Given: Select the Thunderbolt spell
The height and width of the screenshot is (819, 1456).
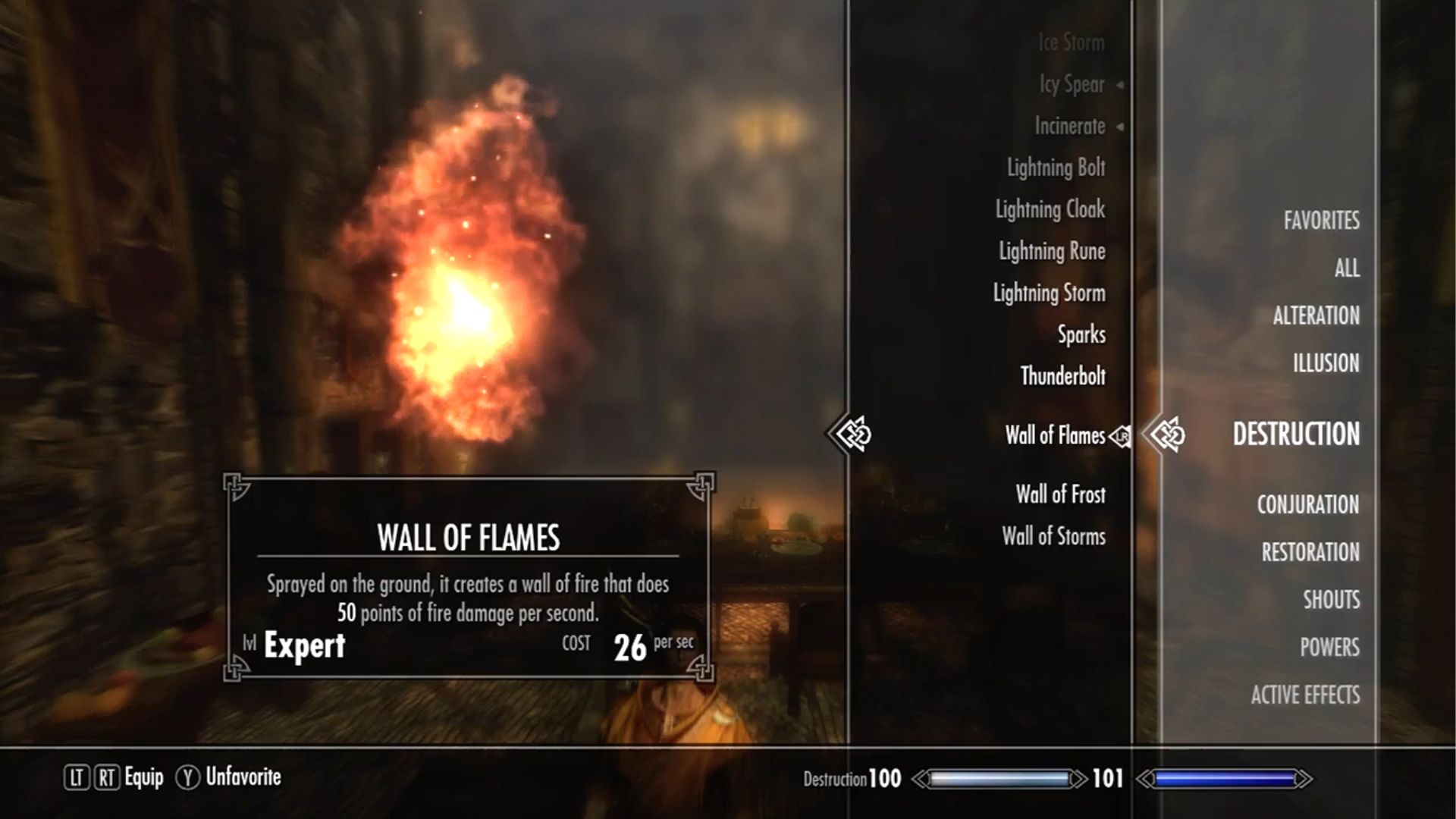Looking at the screenshot, I should click(1062, 376).
